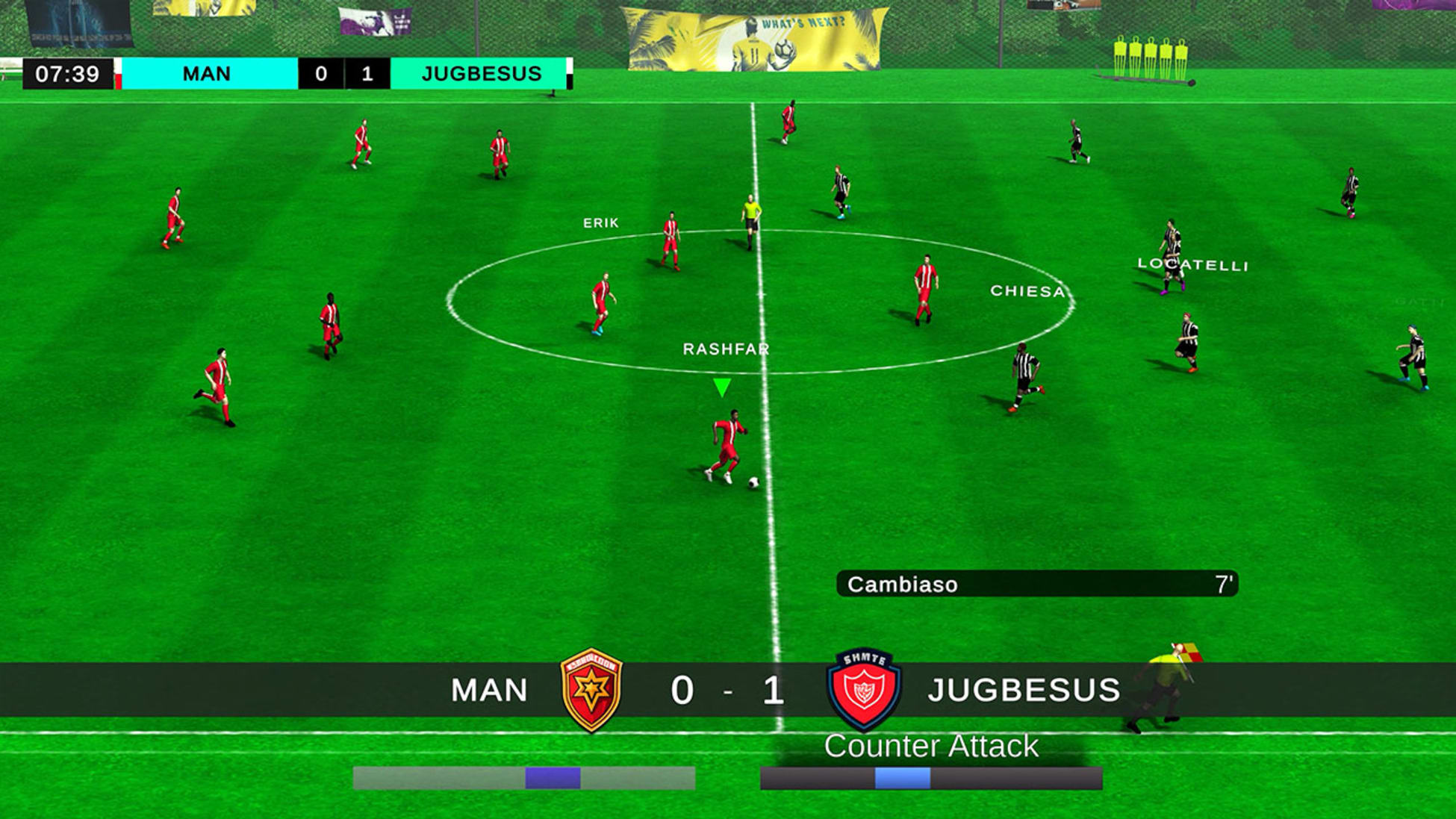Image resolution: width=1456 pixels, height=819 pixels.
Task: Select the green player indicator arrow above RASHFAR
Action: coord(723,385)
